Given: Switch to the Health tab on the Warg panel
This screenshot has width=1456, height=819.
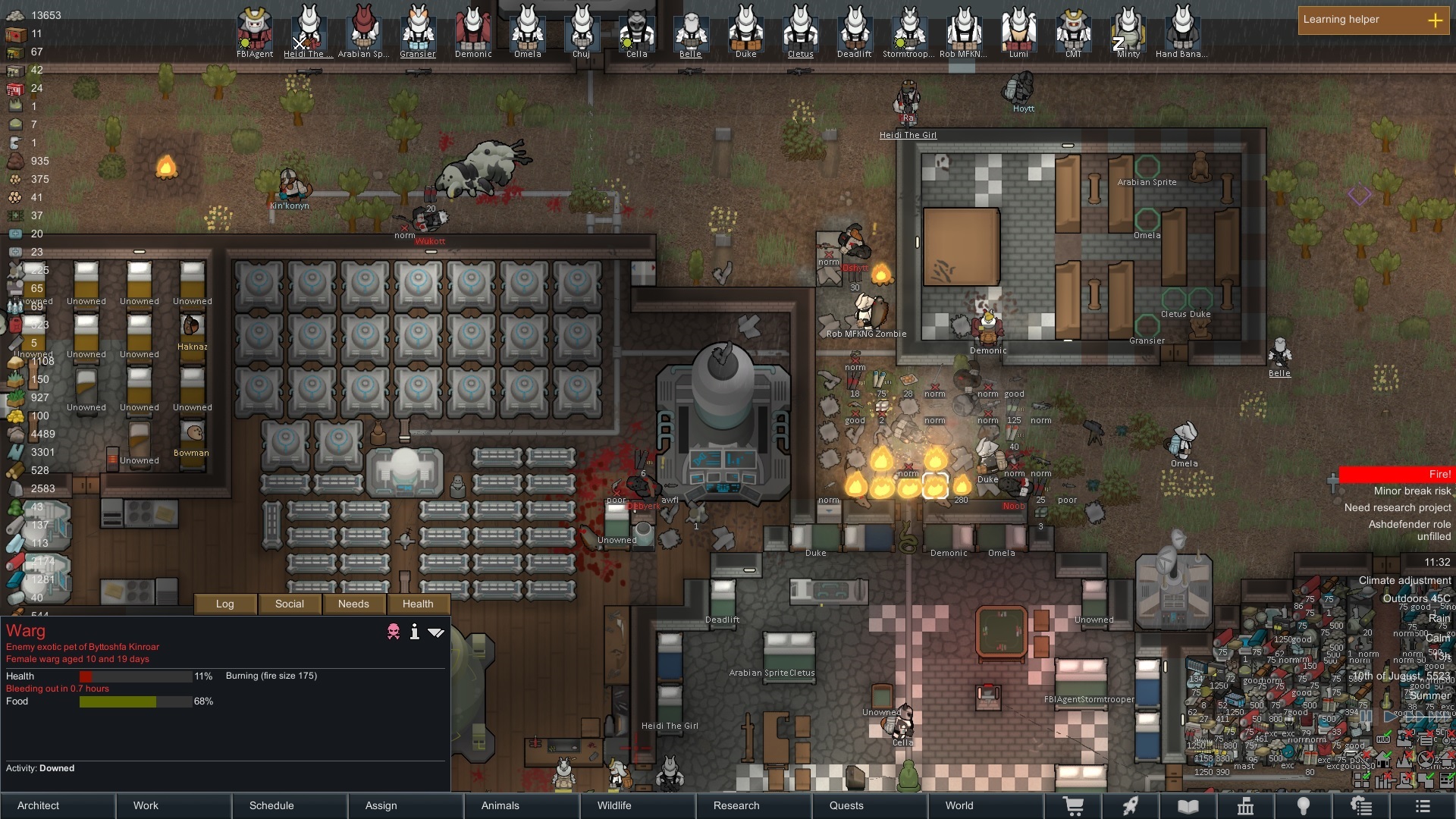Looking at the screenshot, I should click(x=418, y=604).
